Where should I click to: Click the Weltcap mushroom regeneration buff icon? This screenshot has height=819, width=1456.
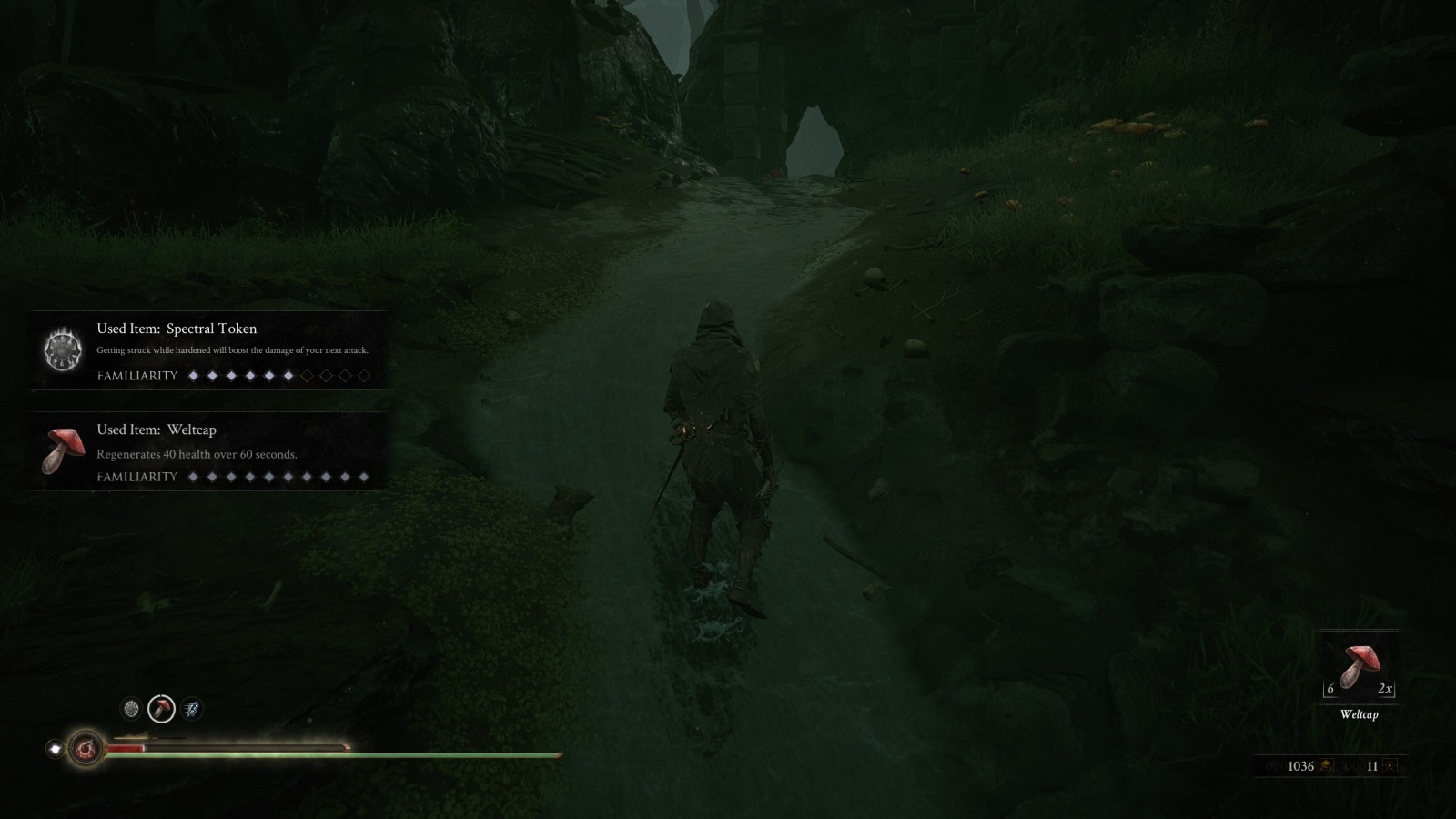pyautogui.click(x=161, y=709)
